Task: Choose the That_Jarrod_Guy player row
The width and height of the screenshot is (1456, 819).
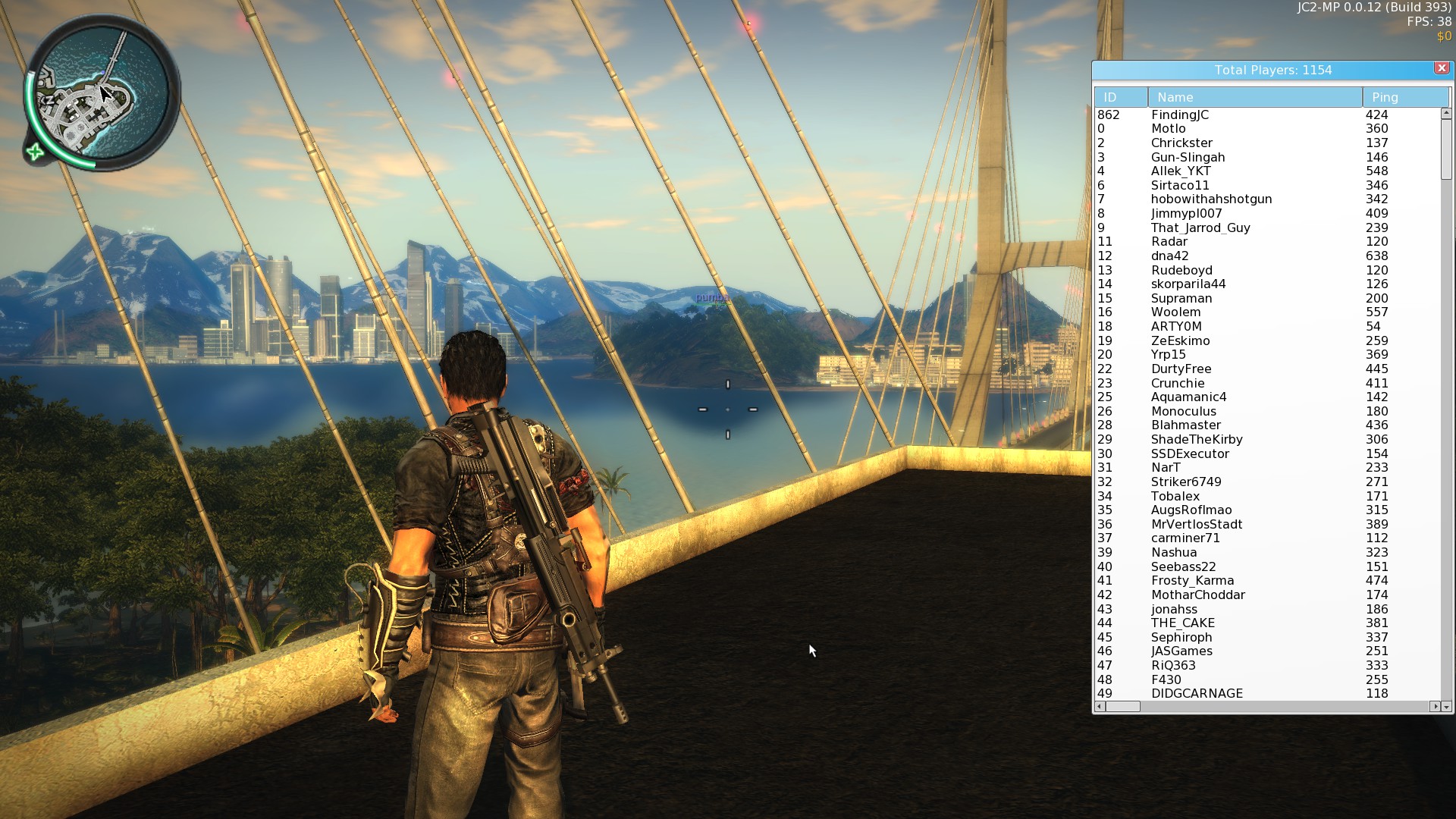Action: 1200,228
